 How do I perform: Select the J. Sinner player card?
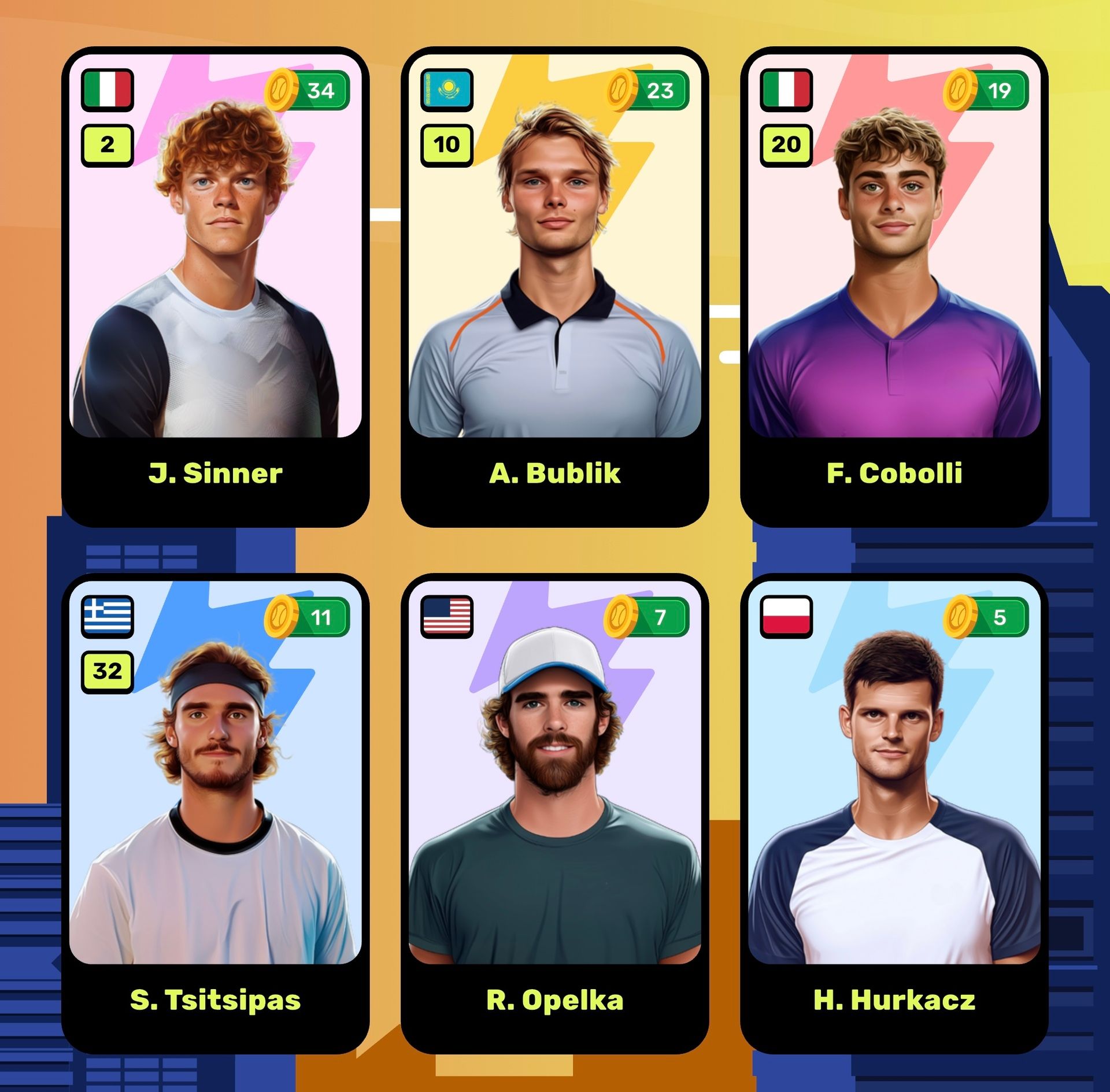[x=215, y=287]
